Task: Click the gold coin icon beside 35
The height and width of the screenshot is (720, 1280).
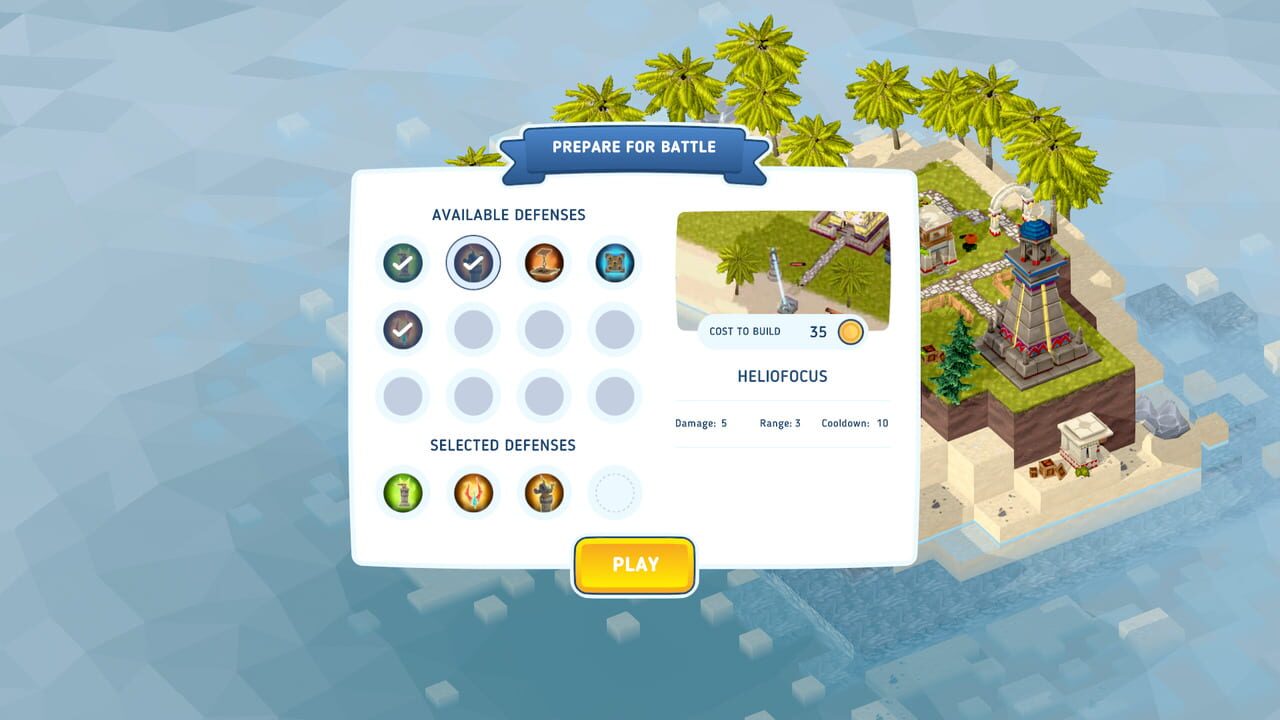Action: [x=848, y=331]
